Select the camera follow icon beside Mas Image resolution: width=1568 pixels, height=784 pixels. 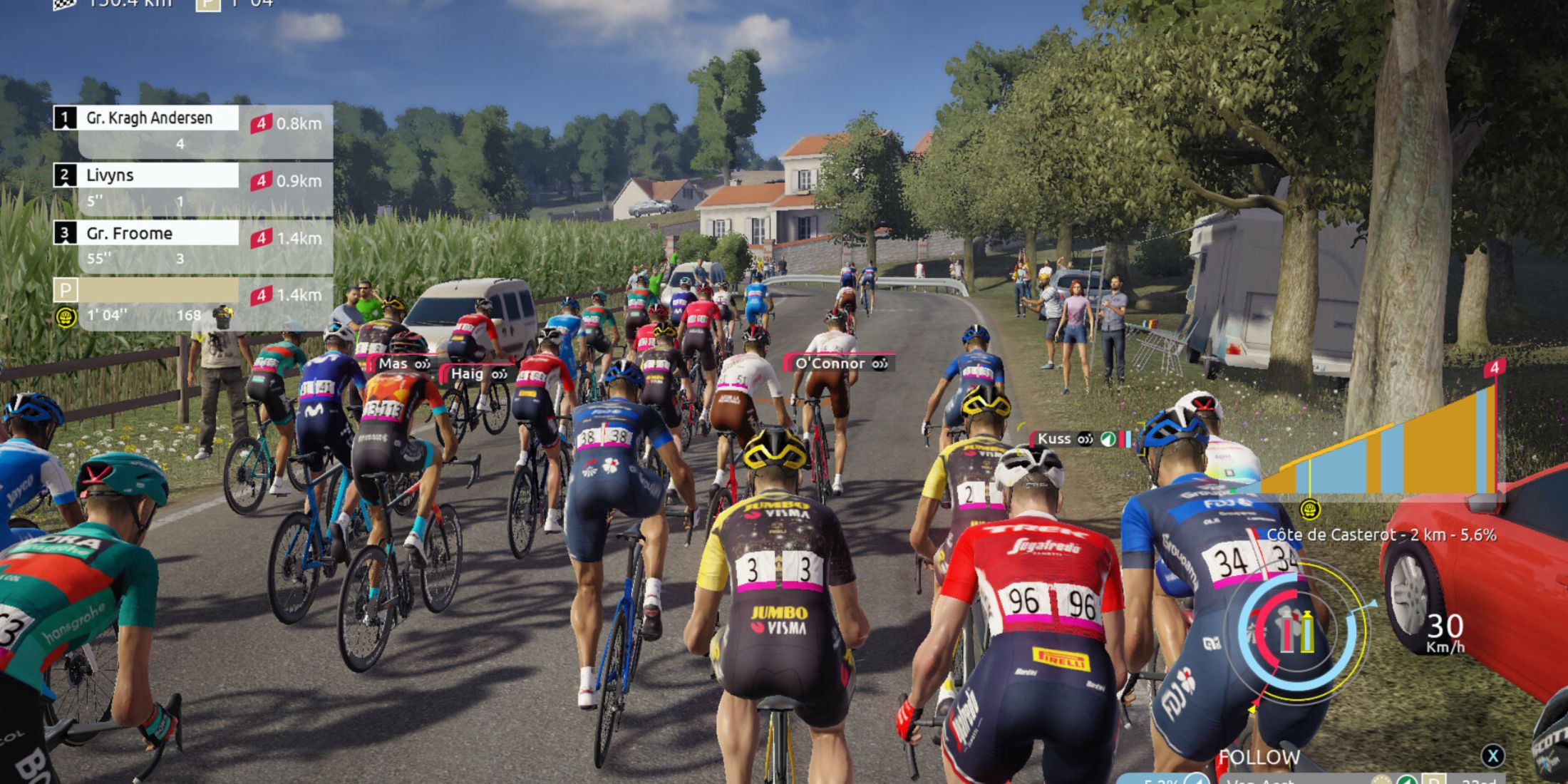point(422,363)
